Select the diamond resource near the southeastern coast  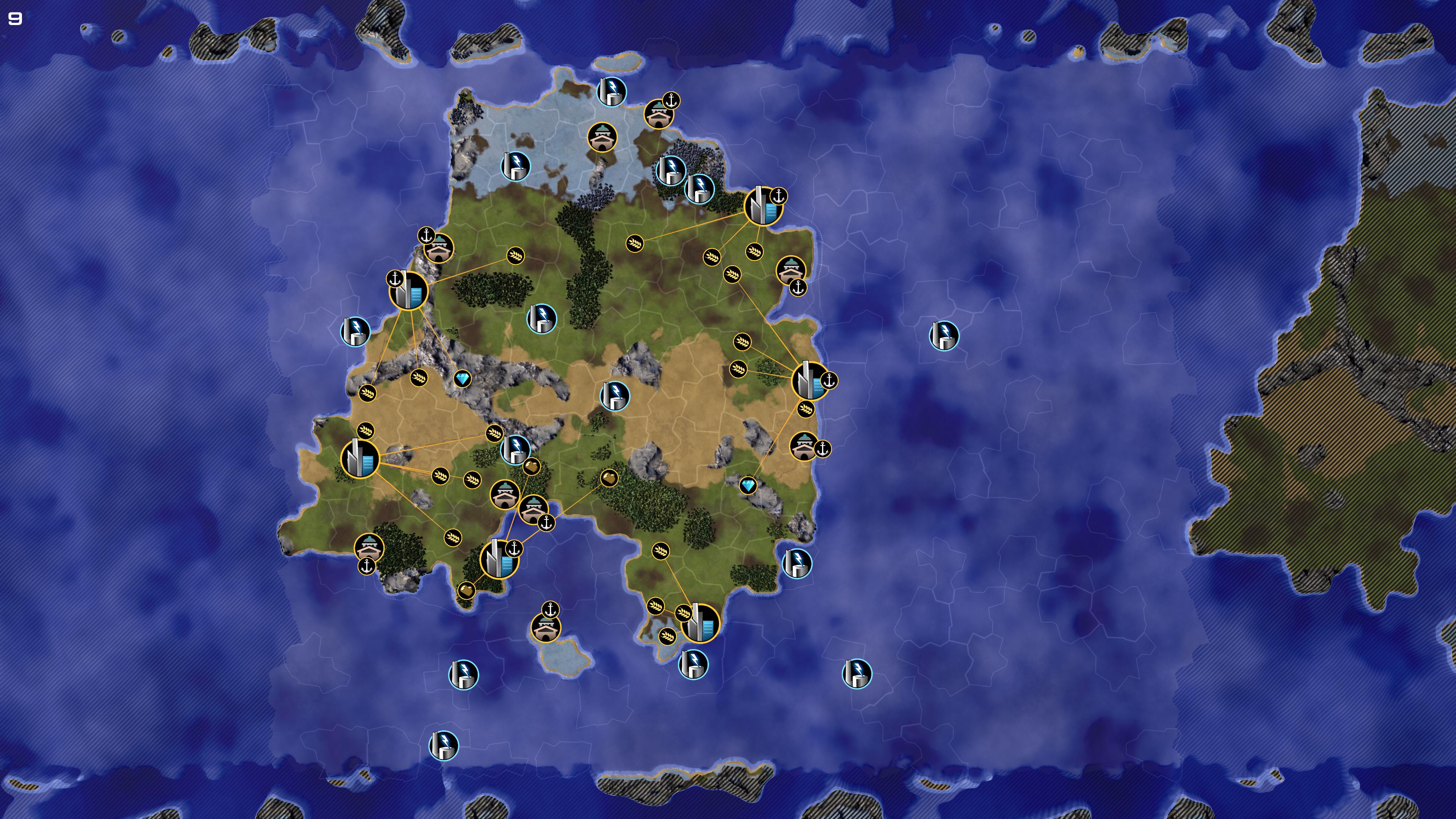point(748,485)
